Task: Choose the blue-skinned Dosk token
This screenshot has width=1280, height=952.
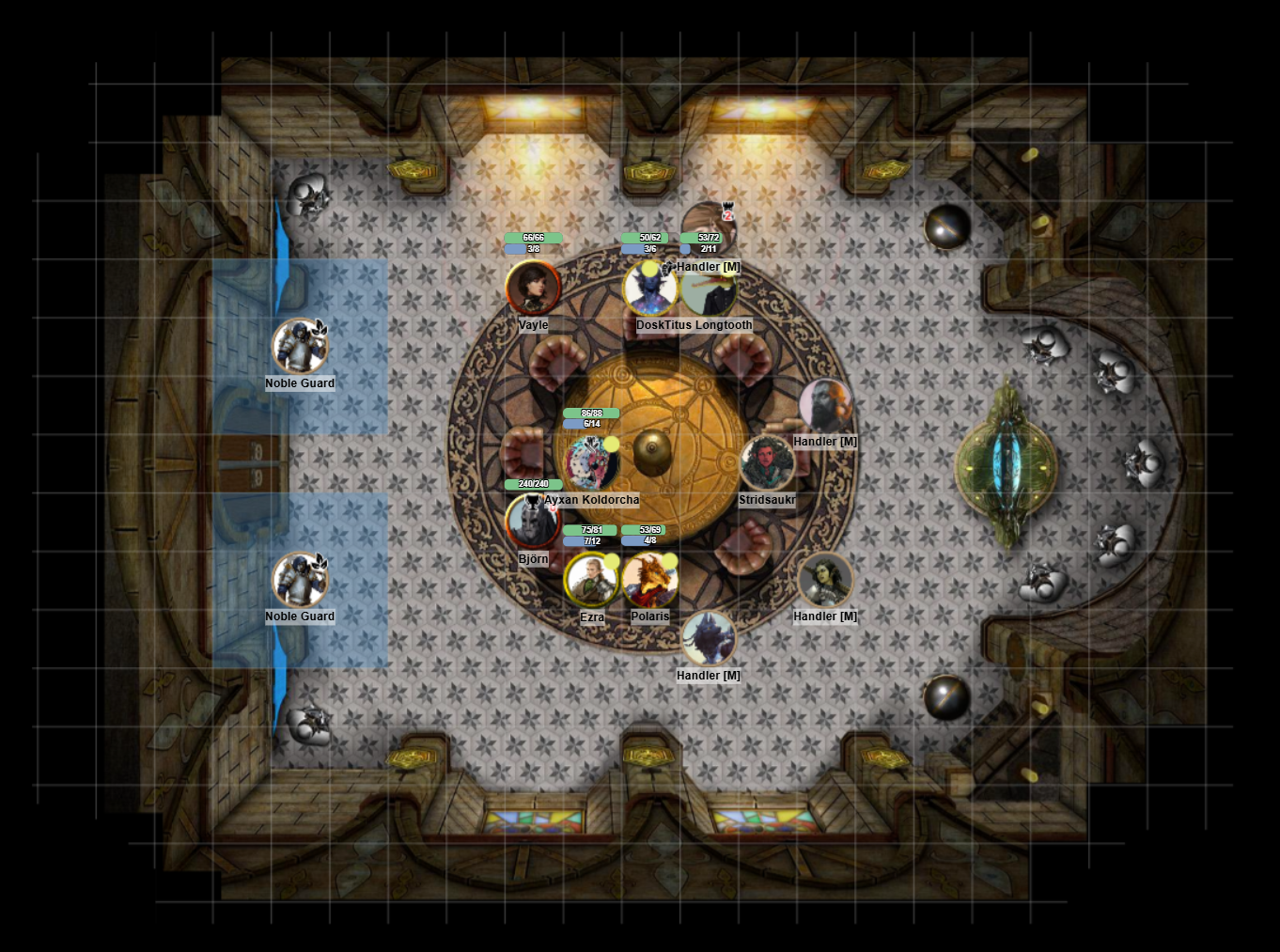Action: (649, 289)
